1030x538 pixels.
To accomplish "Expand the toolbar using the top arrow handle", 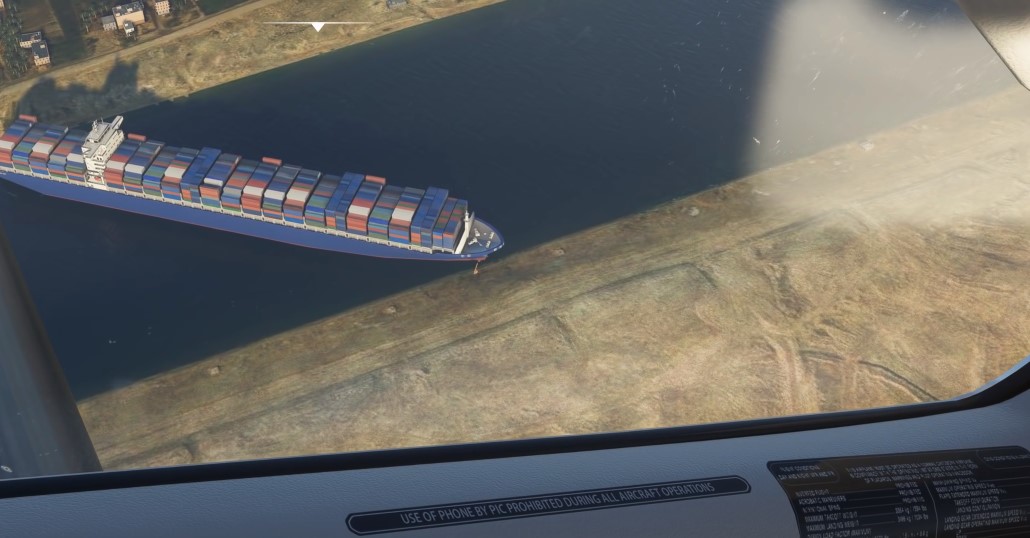I will click(x=317, y=26).
